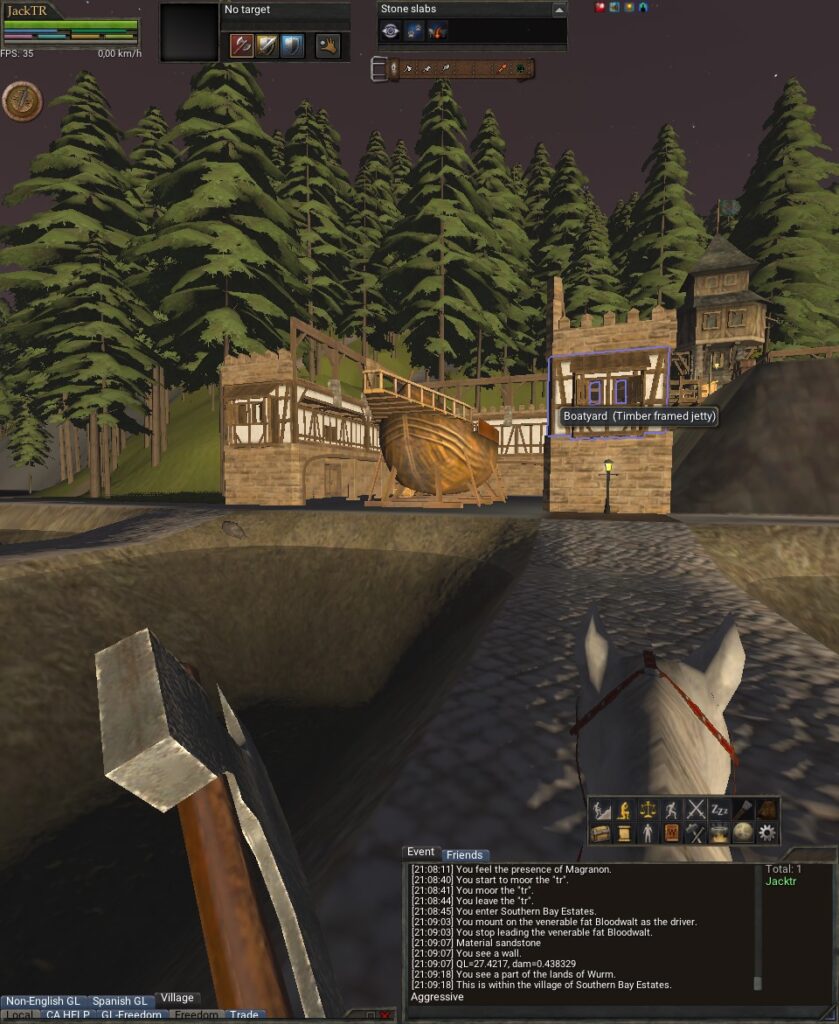
Task: Click the moon globe icon
Action: tap(743, 832)
